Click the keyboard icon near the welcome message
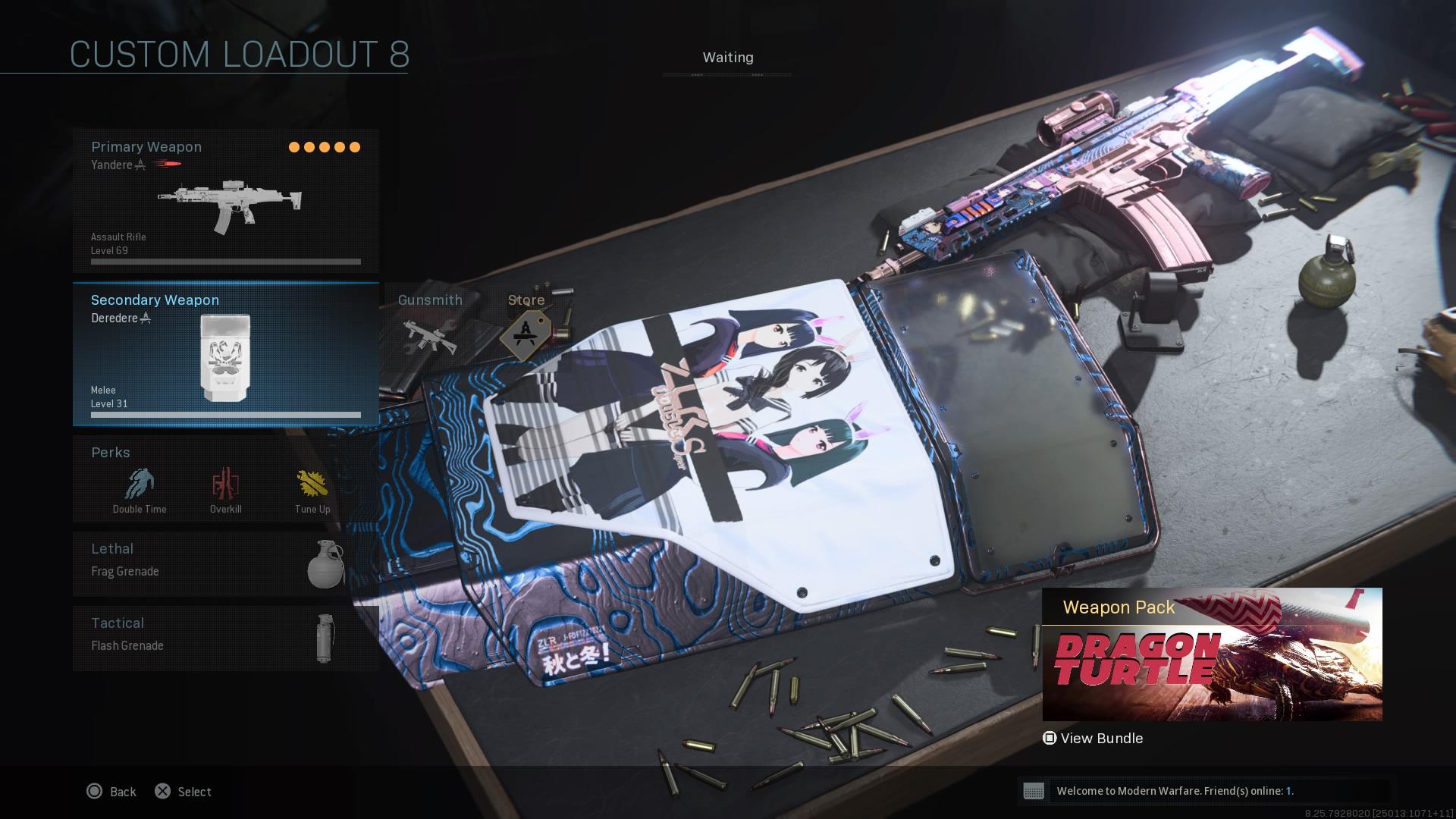Viewport: 1456px width, 819px height. (1036, 791)
